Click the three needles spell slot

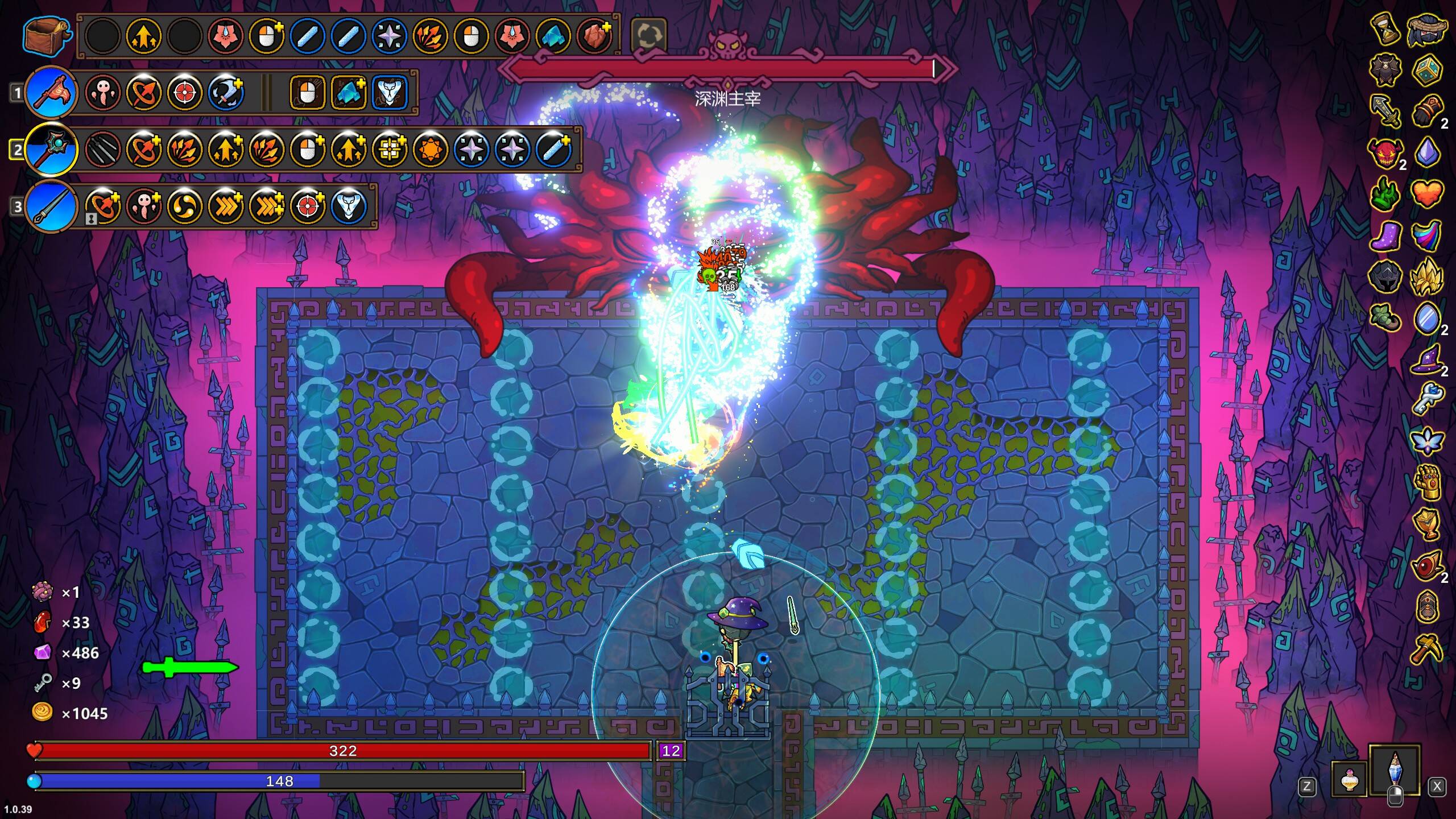click(103, 149)
